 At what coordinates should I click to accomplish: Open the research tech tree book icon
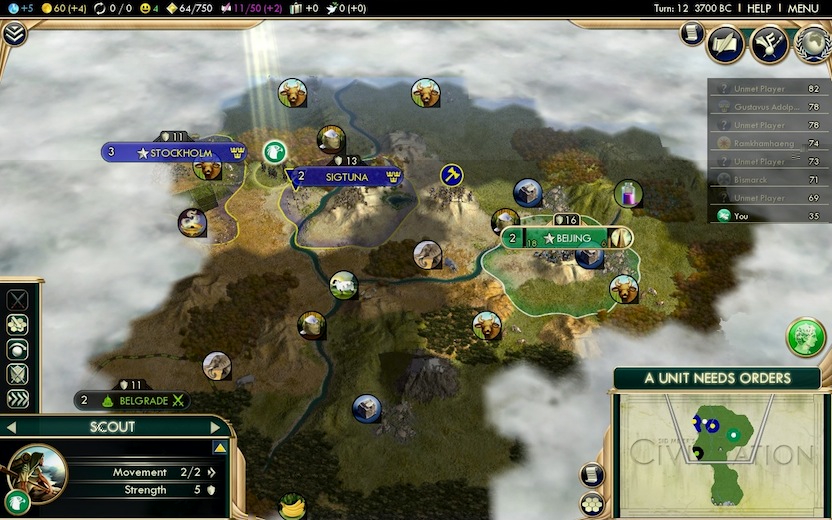(x=726, y=44)
